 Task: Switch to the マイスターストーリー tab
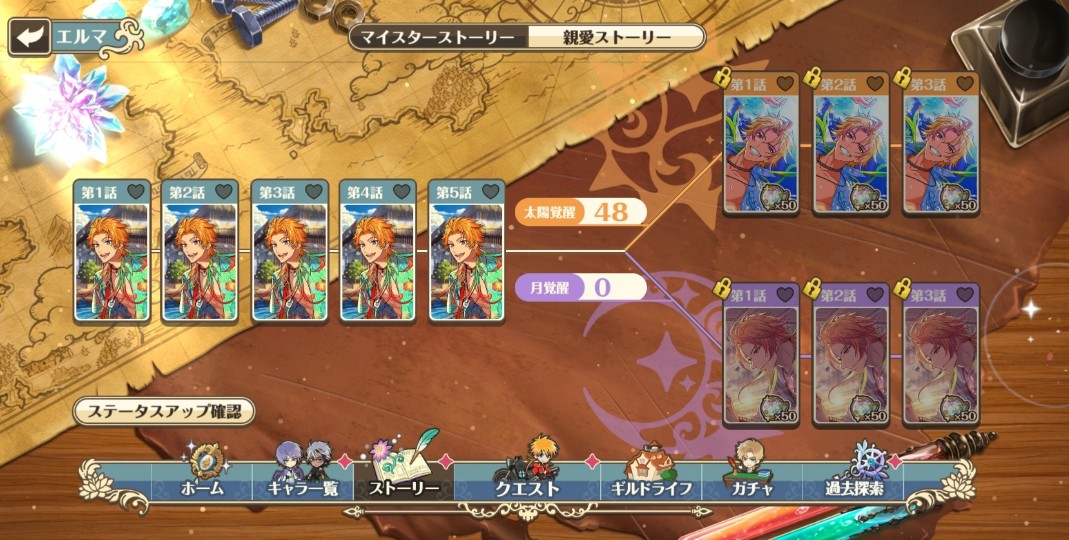coord(438,38)
